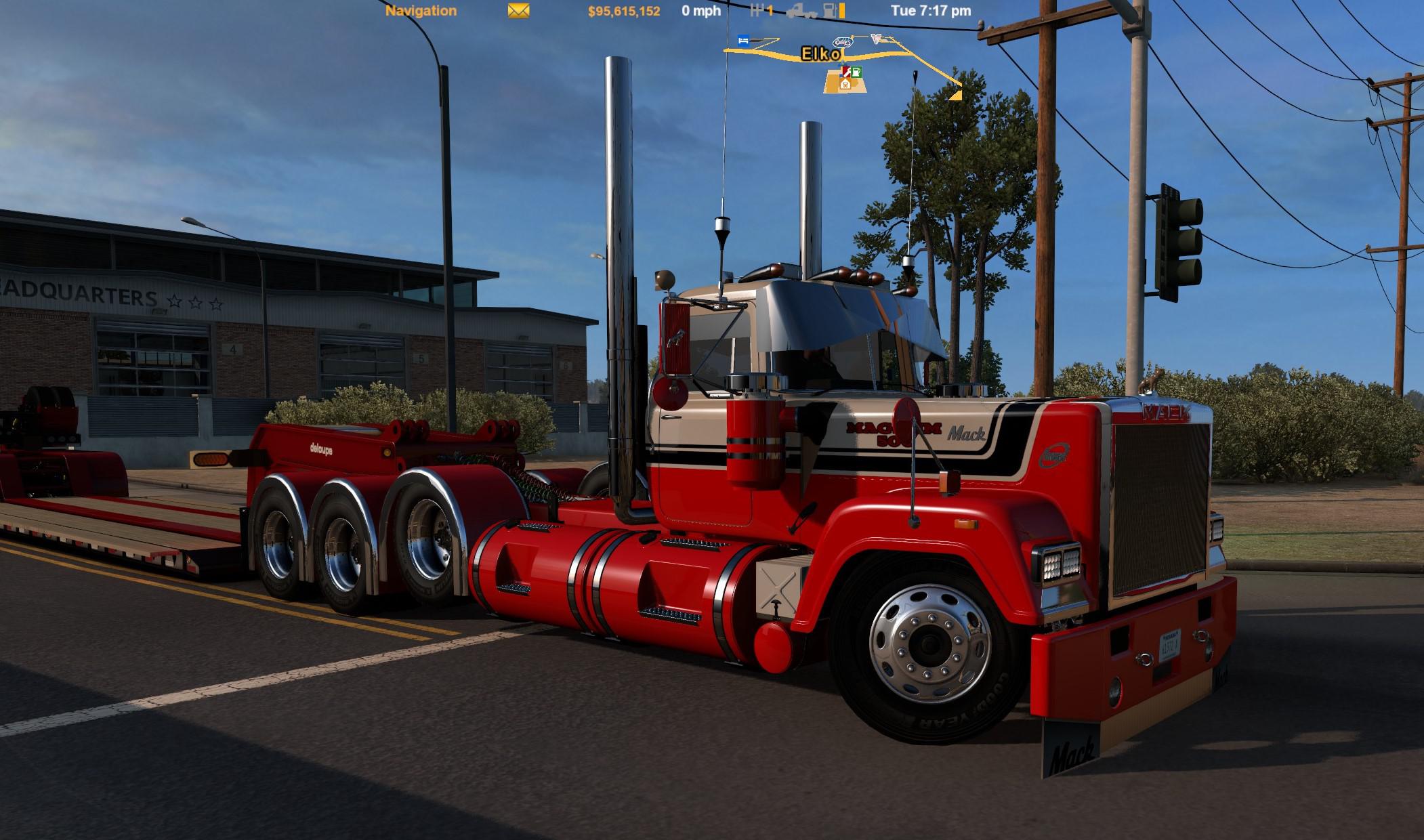Select the green gas station map marker
1424x840 pixels.
tap(856, 72)
